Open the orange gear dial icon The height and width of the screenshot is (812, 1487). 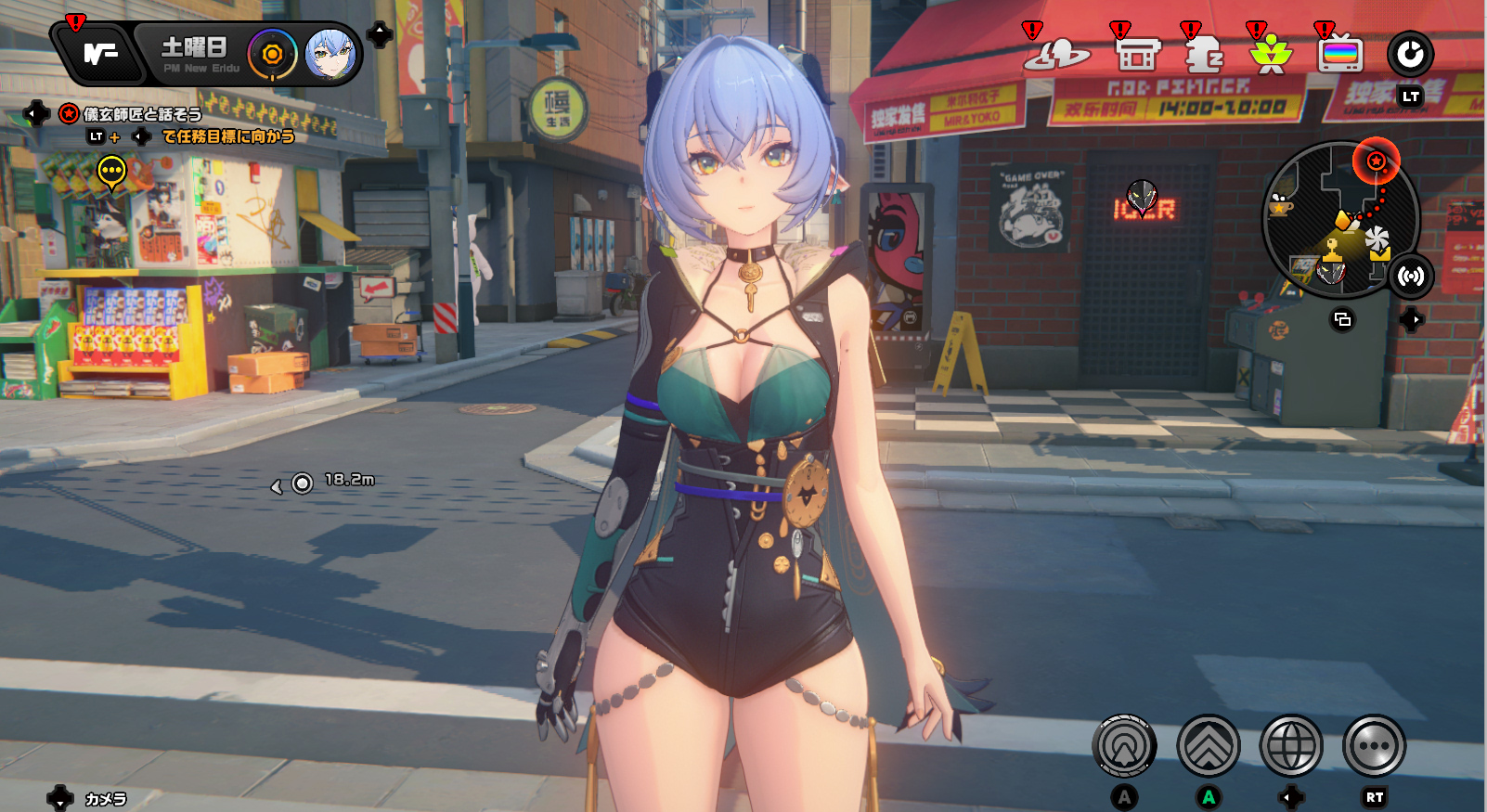pyautogui.click(x=272, y=55)
